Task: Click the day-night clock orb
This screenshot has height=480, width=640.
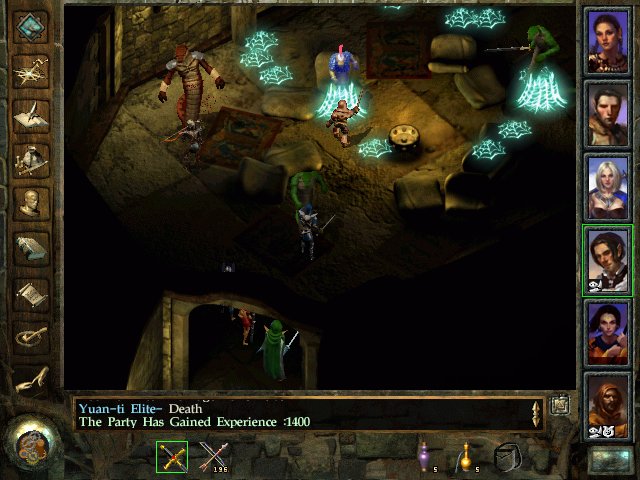Action: [x=31, y=441]
